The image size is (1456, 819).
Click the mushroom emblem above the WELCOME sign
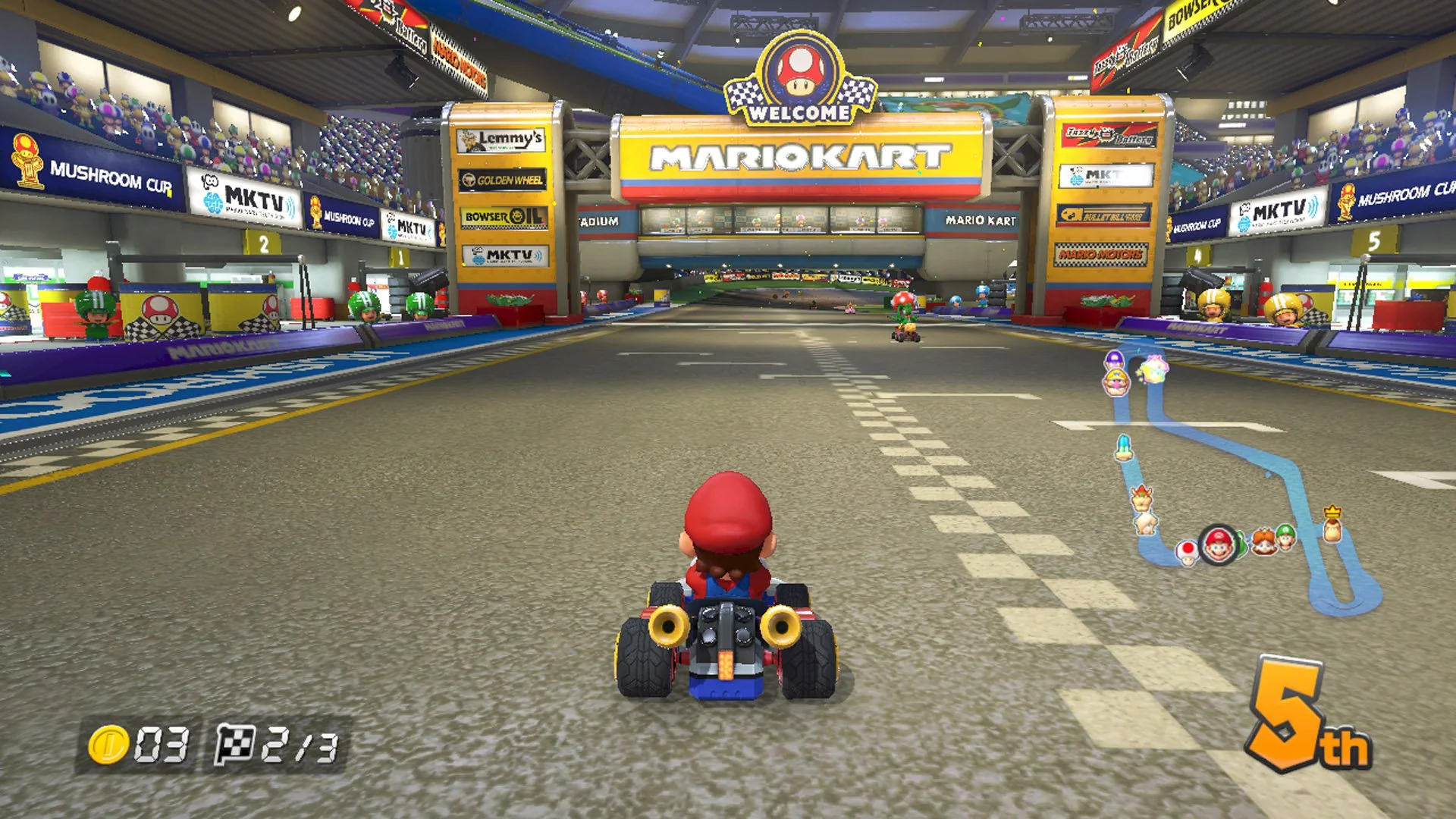click(802, 68)
